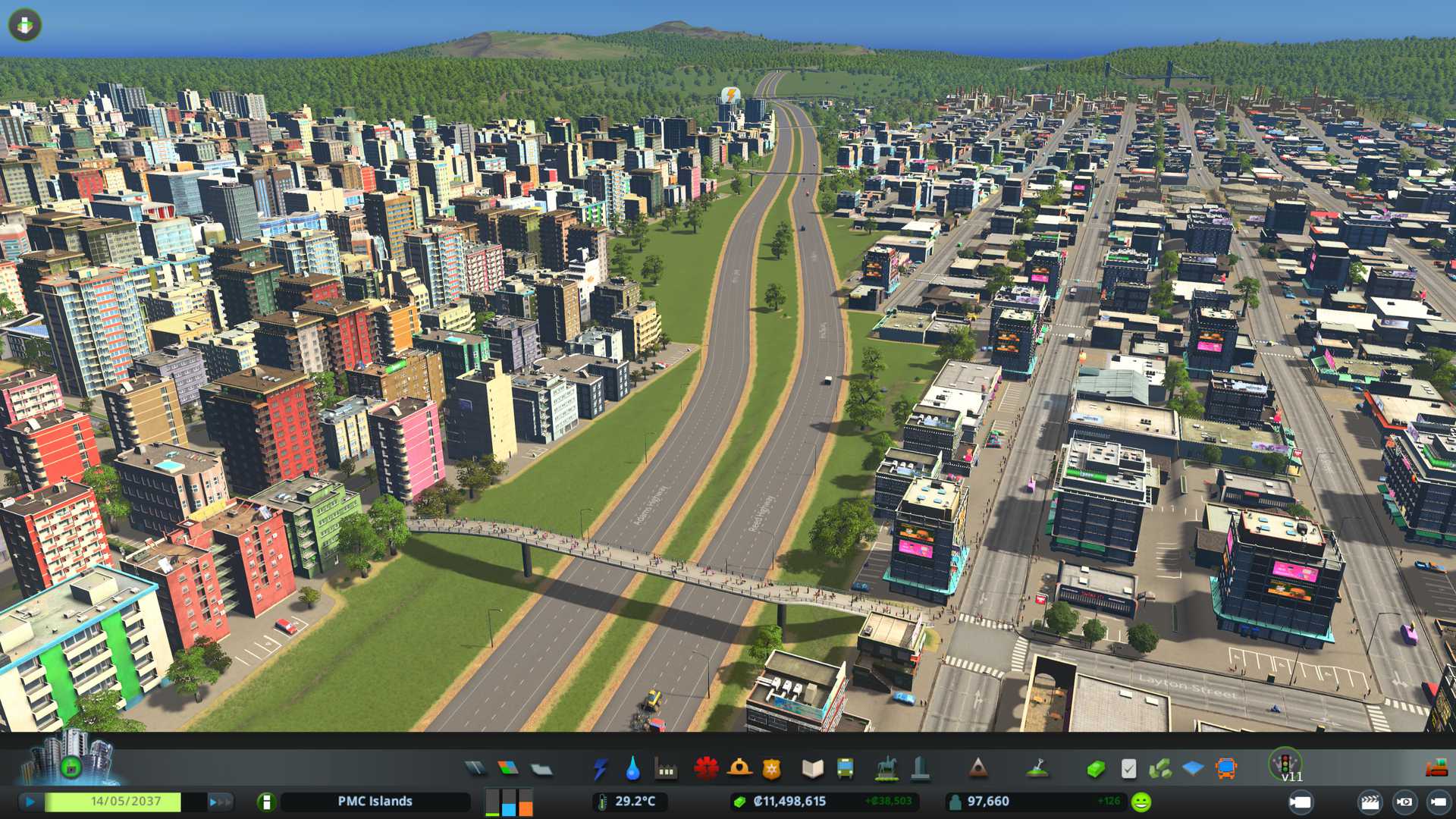Open the Fire Department helmet menu
The height and width of the screenshot is (819, 1456).
[739, 769]
